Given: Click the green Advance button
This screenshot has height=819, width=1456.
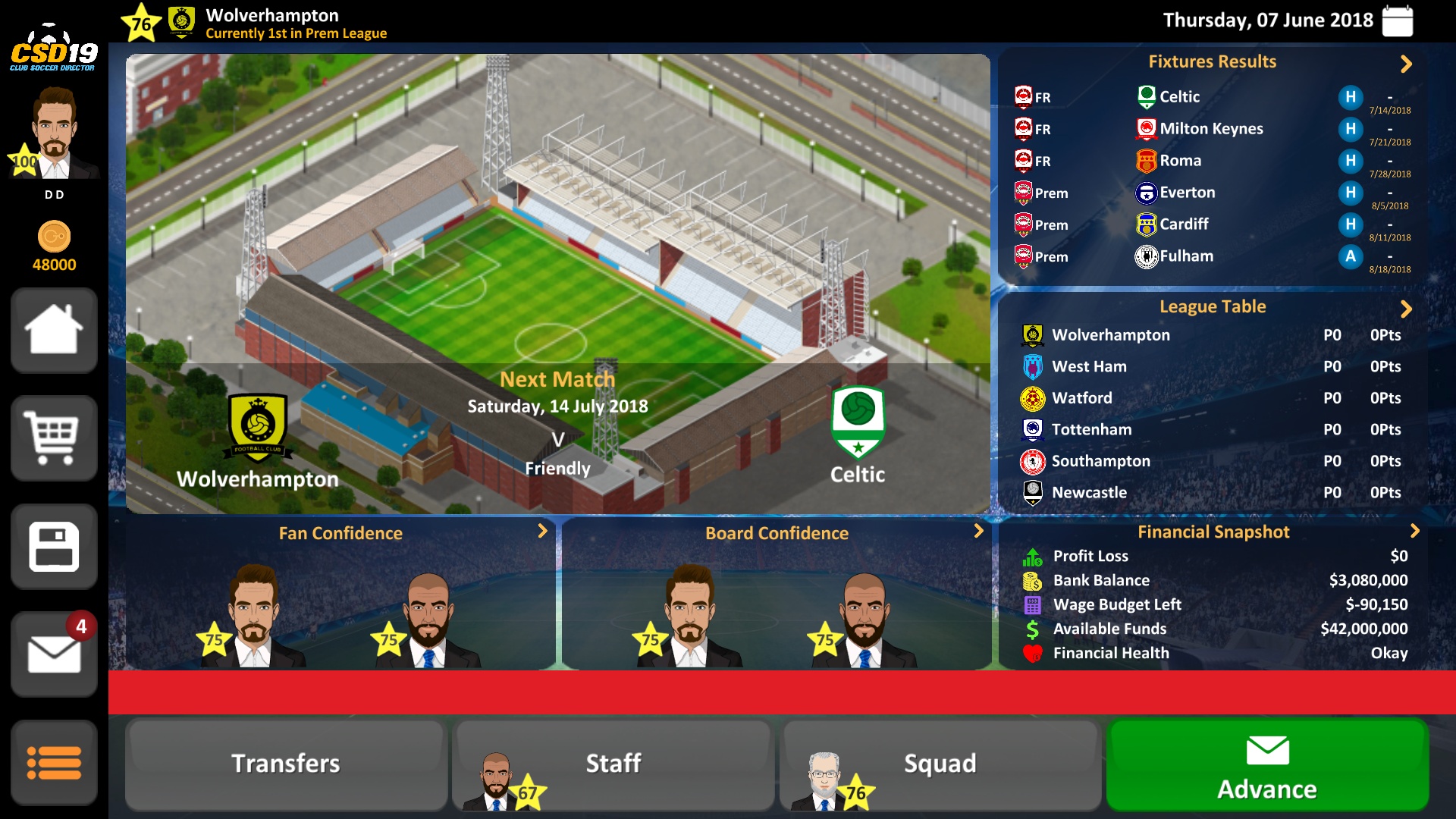Looking at the screenshot, I should (1267, 766).
